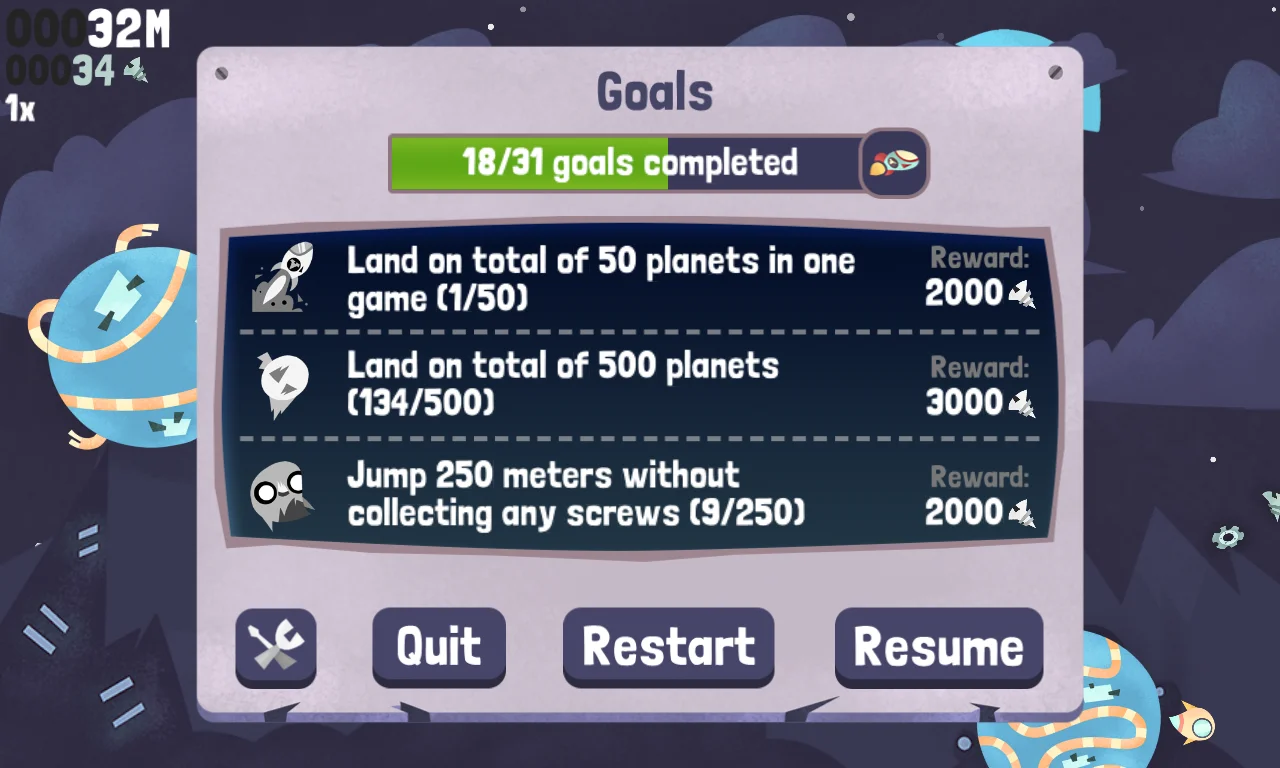Screen dimensions: 1280x768
Task: Open the wrench tools menu
Action: pos(275,647)
